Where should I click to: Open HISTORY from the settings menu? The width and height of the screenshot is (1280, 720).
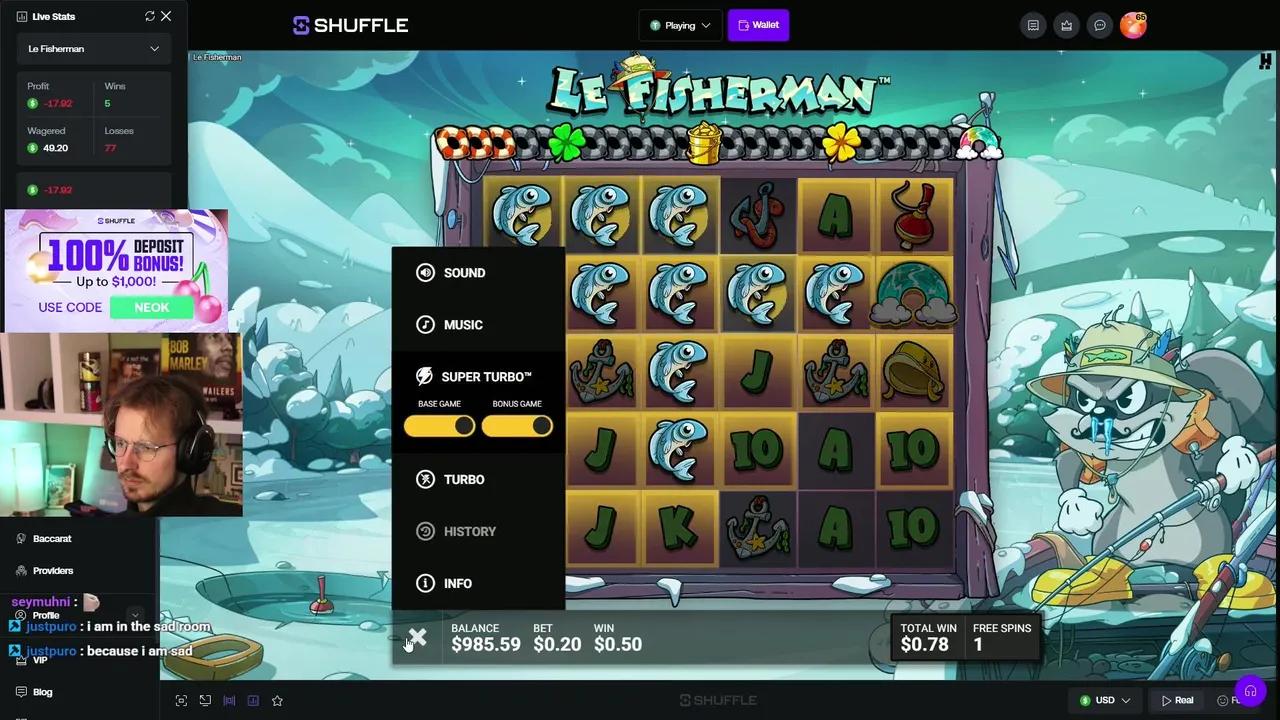click(470, 531)
